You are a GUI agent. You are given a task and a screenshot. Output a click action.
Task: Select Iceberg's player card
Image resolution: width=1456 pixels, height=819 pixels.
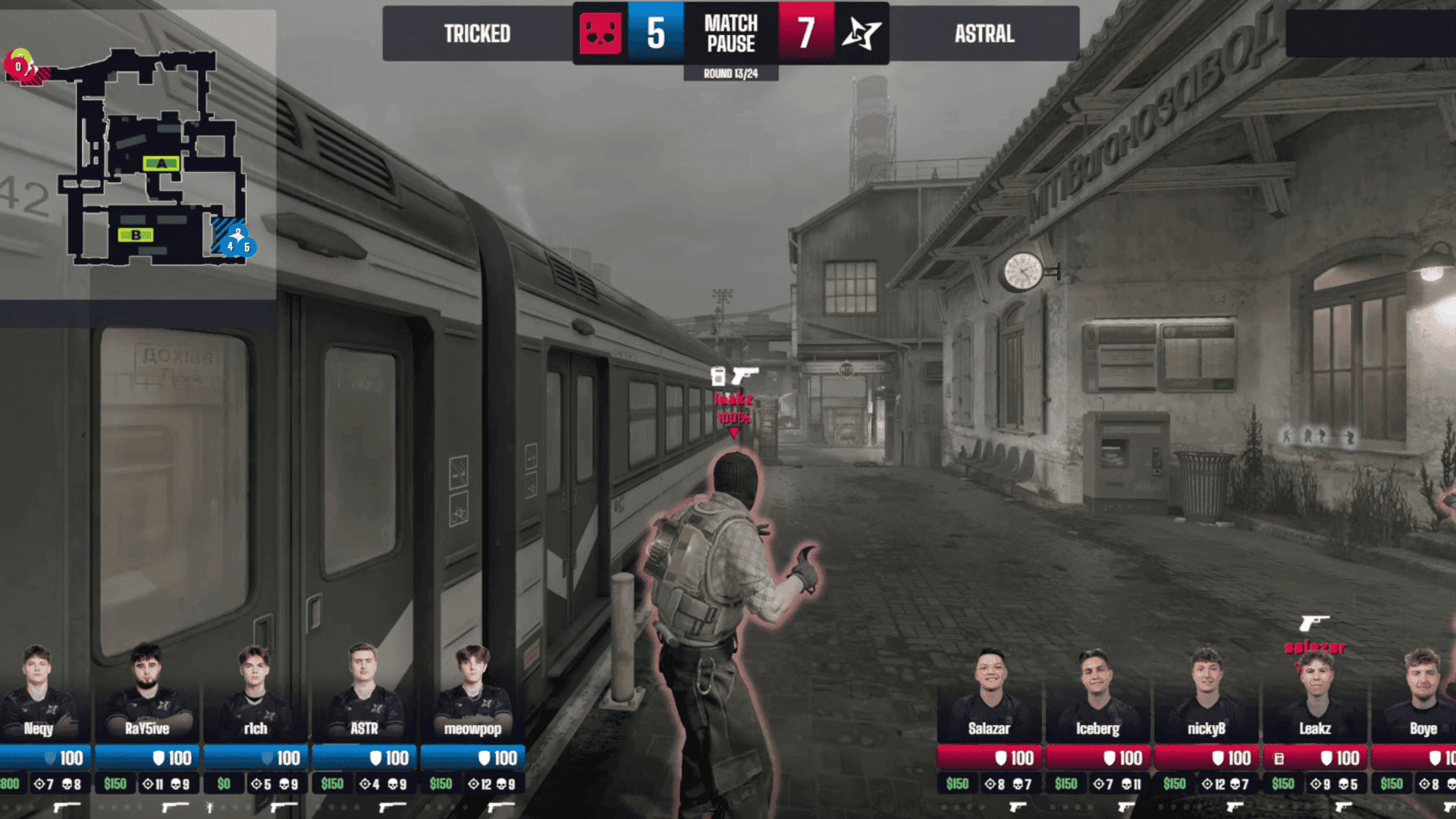(x=1097, y=694)
